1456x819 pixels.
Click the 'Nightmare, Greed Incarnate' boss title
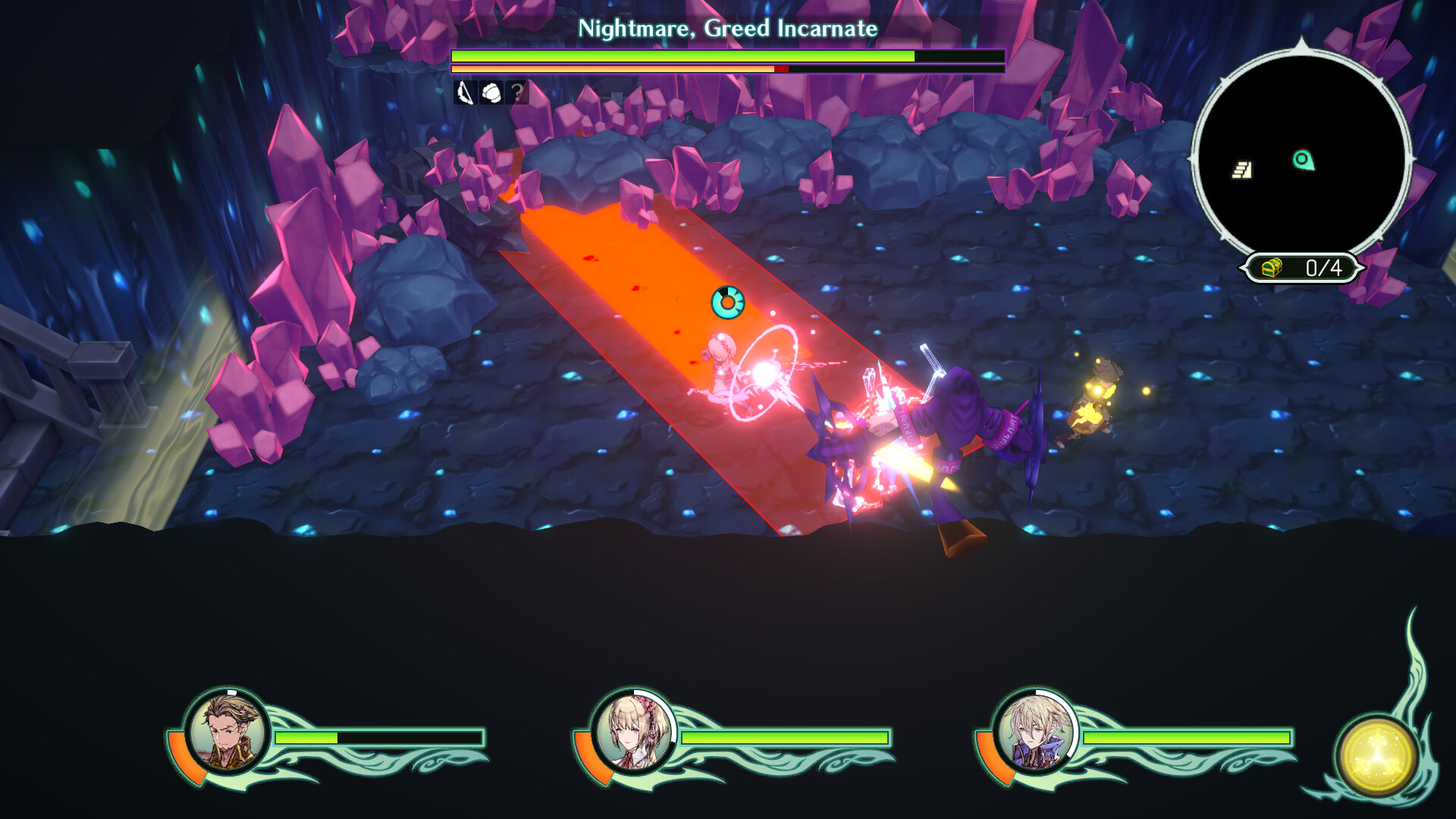tap(727, 29)
